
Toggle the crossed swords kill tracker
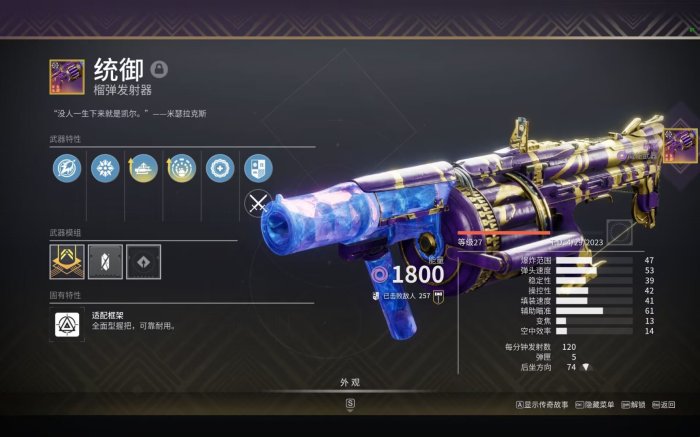pyautogui.click(x=258, y=204)
